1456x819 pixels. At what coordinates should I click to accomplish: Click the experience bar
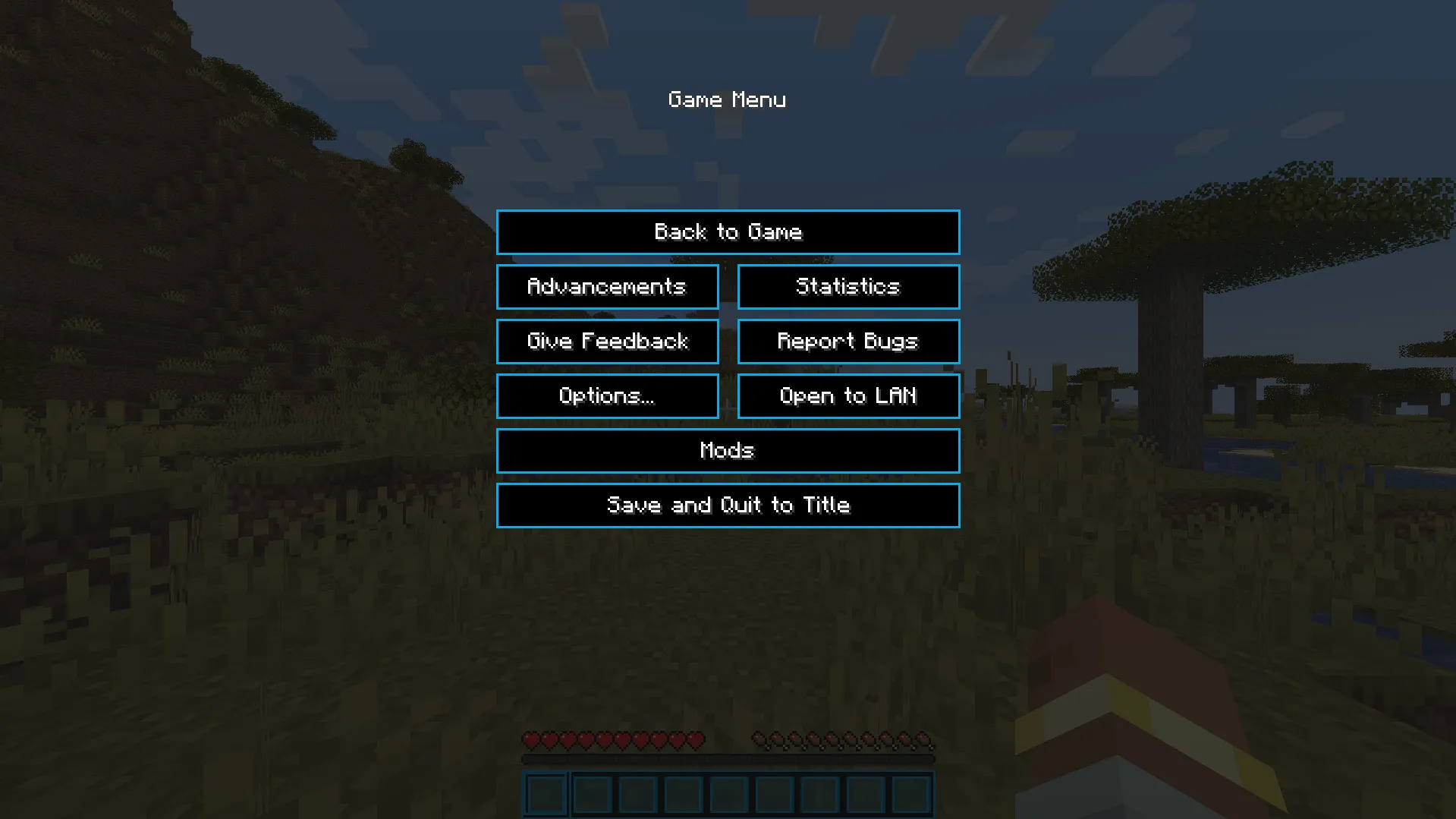pos(728,757)
